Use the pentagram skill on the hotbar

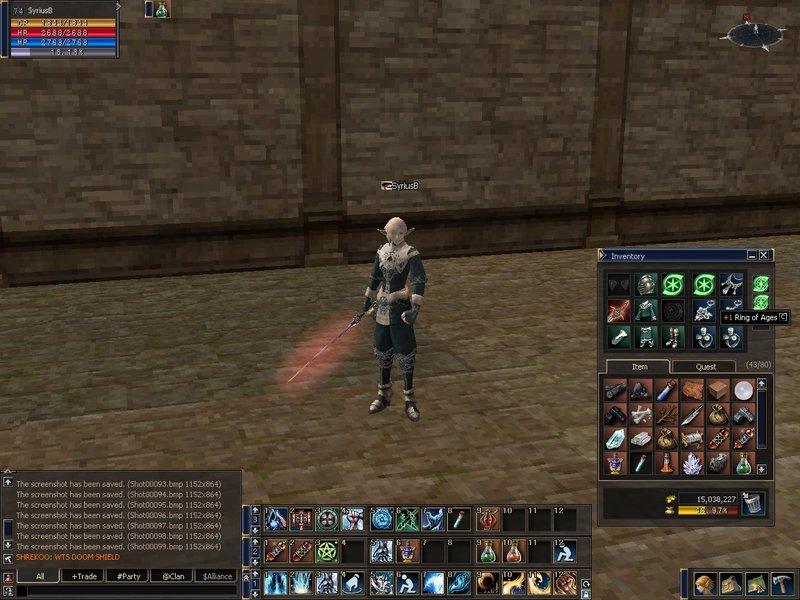coord(327,550)
